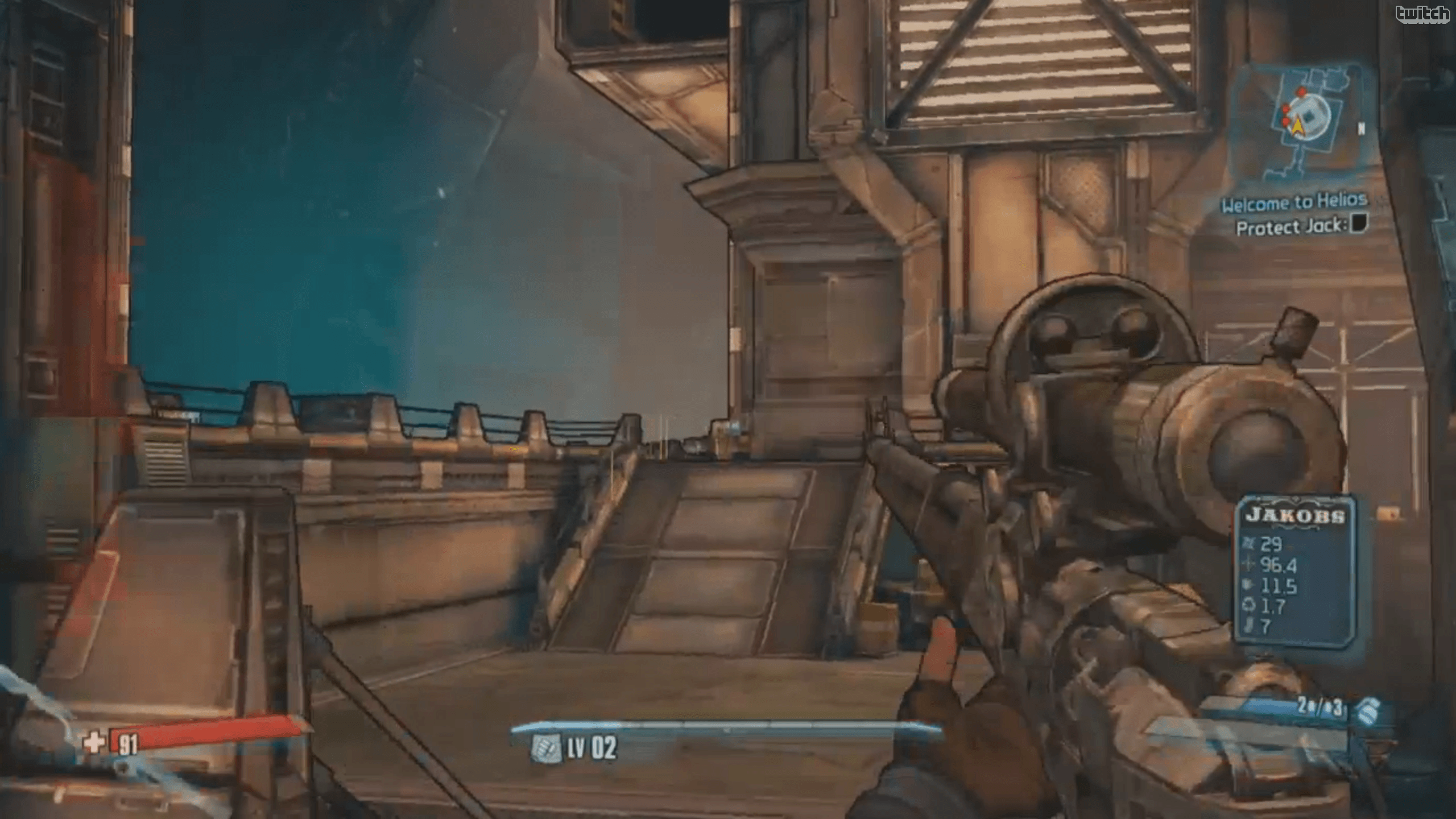
Task: Toggle the Protect Jack objective checkbox
Action: (x=1359, y=224)
